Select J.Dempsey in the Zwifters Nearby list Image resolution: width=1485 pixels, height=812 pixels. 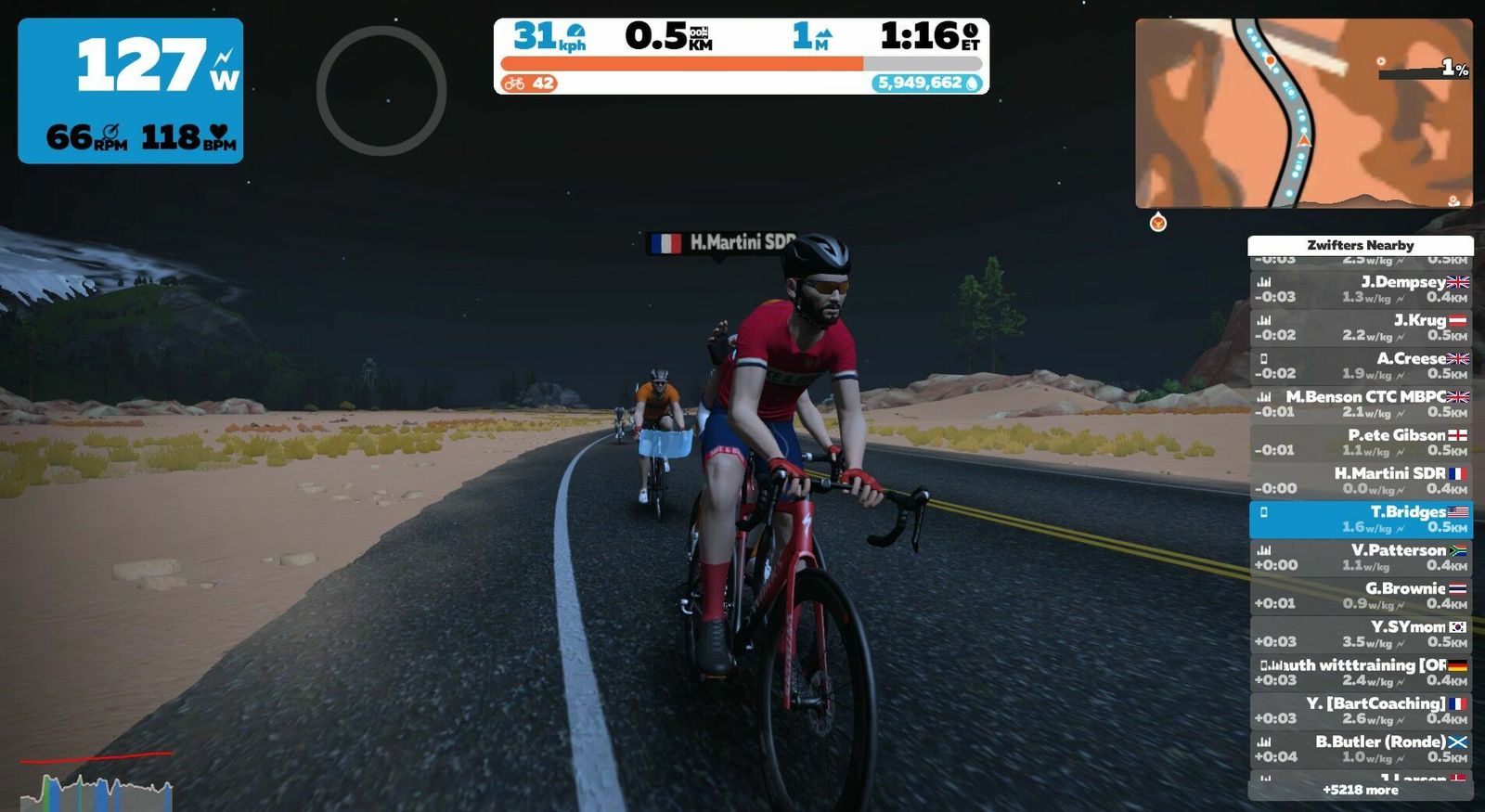tap(1361, 289)
